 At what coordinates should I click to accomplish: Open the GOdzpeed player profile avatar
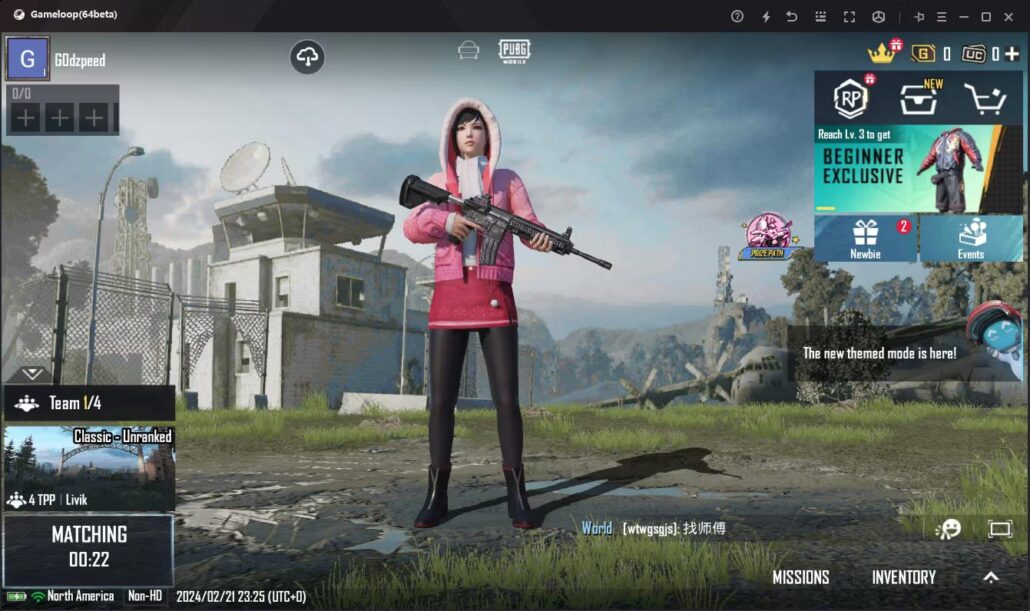[x=27, y=59]
